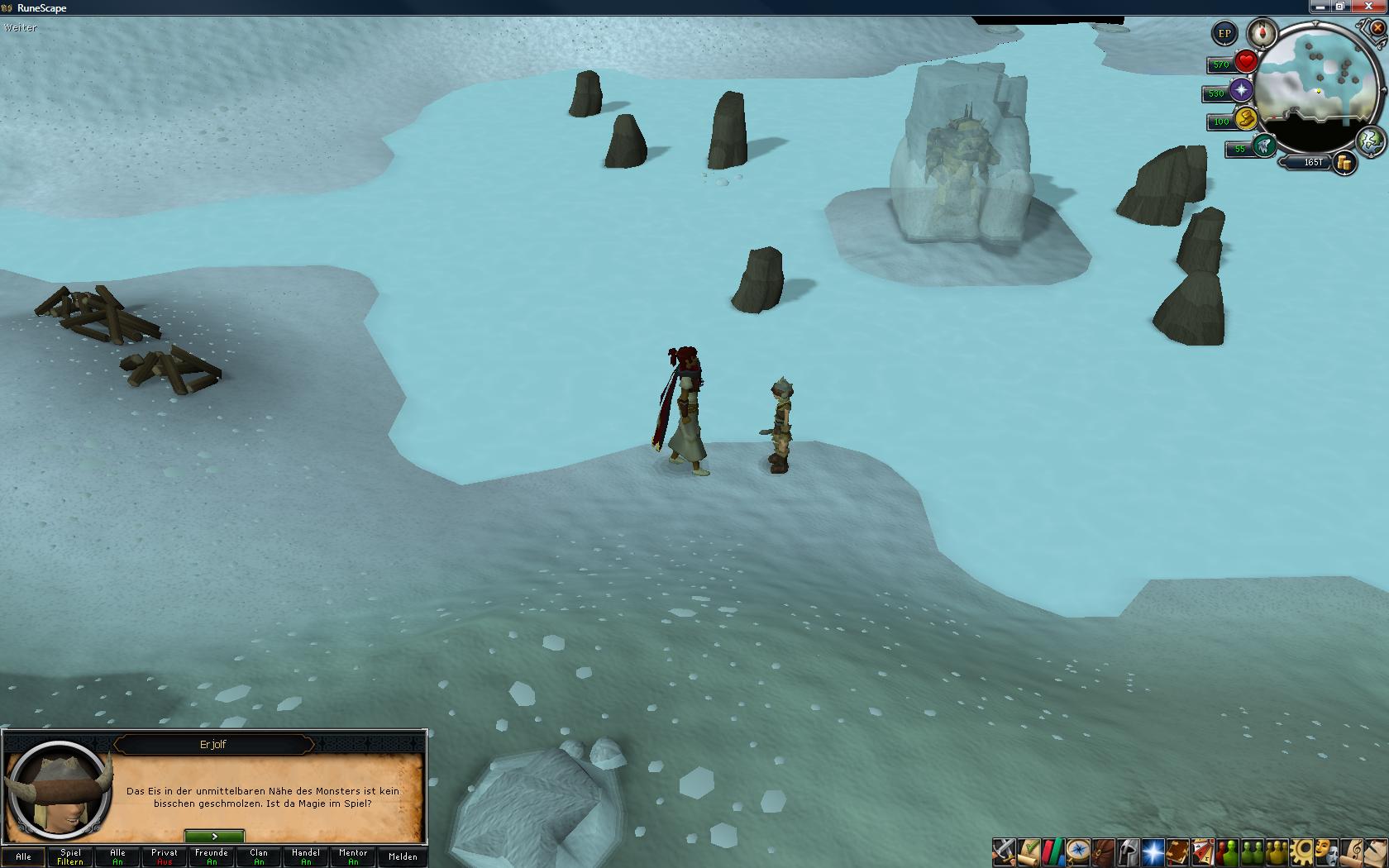Open the crossed swords combat tab
1389x868 pixels.
point(1004,851)
